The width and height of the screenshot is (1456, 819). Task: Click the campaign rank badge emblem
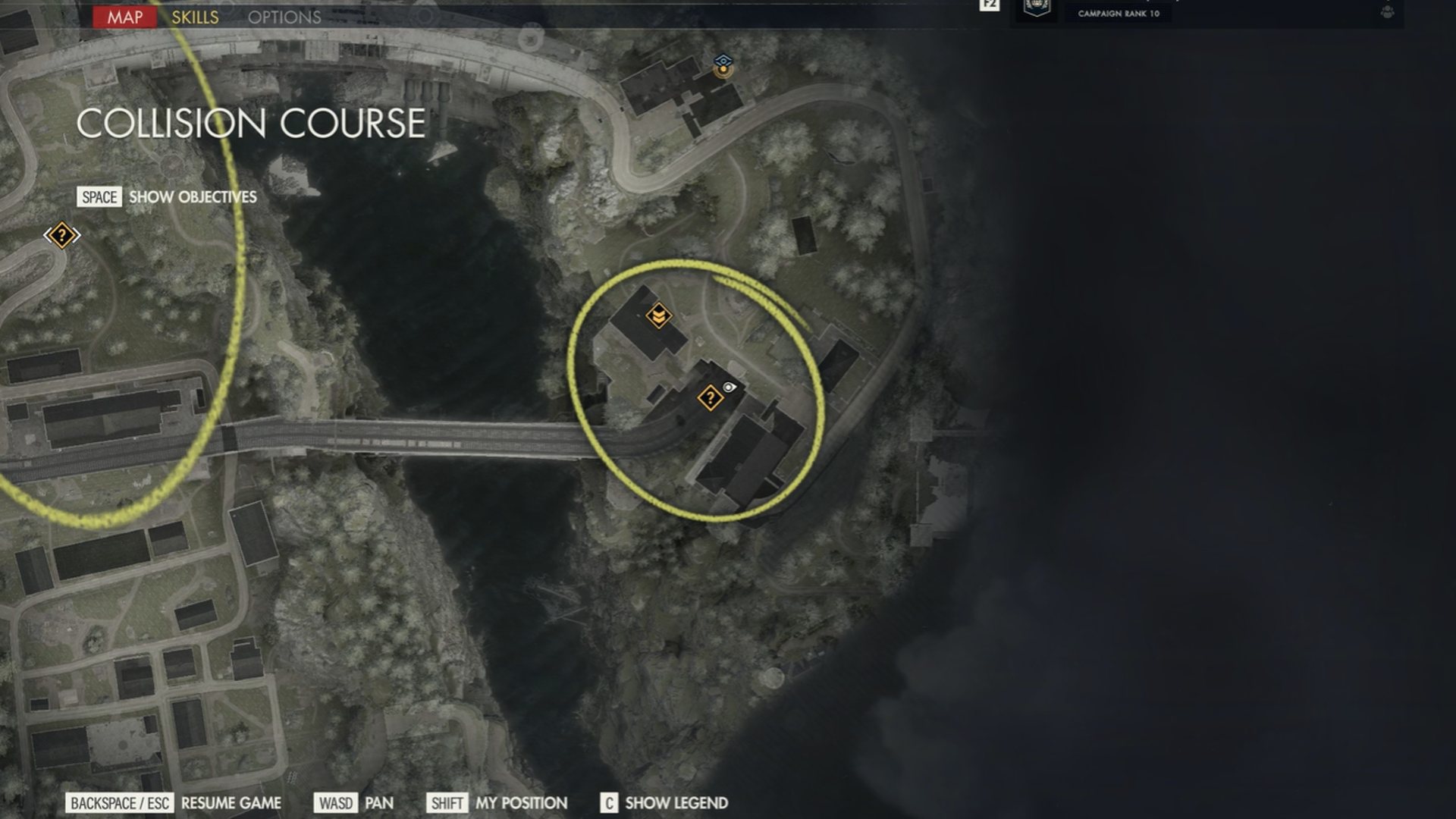1036,9
